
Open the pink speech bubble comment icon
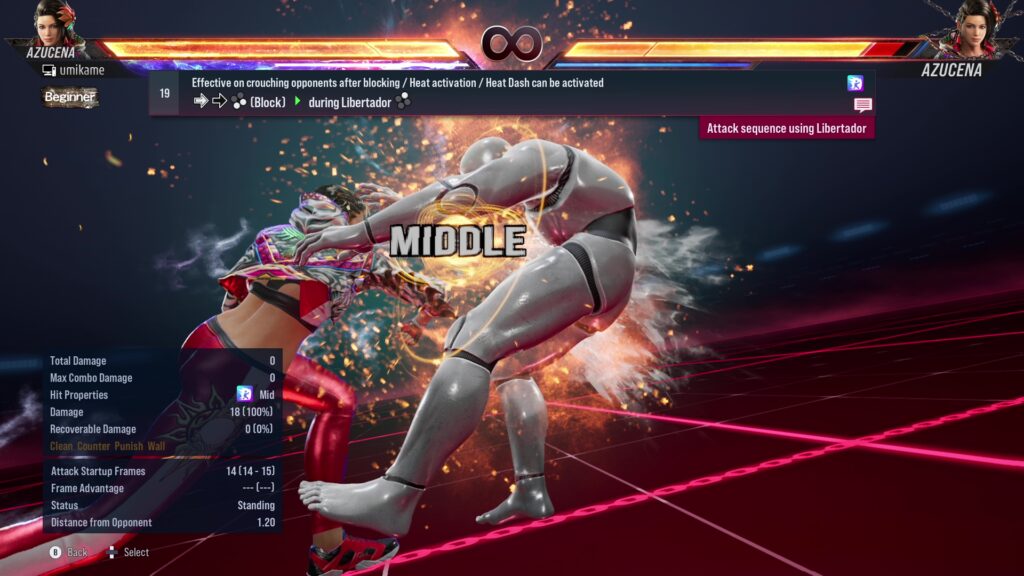pos(862,104)
